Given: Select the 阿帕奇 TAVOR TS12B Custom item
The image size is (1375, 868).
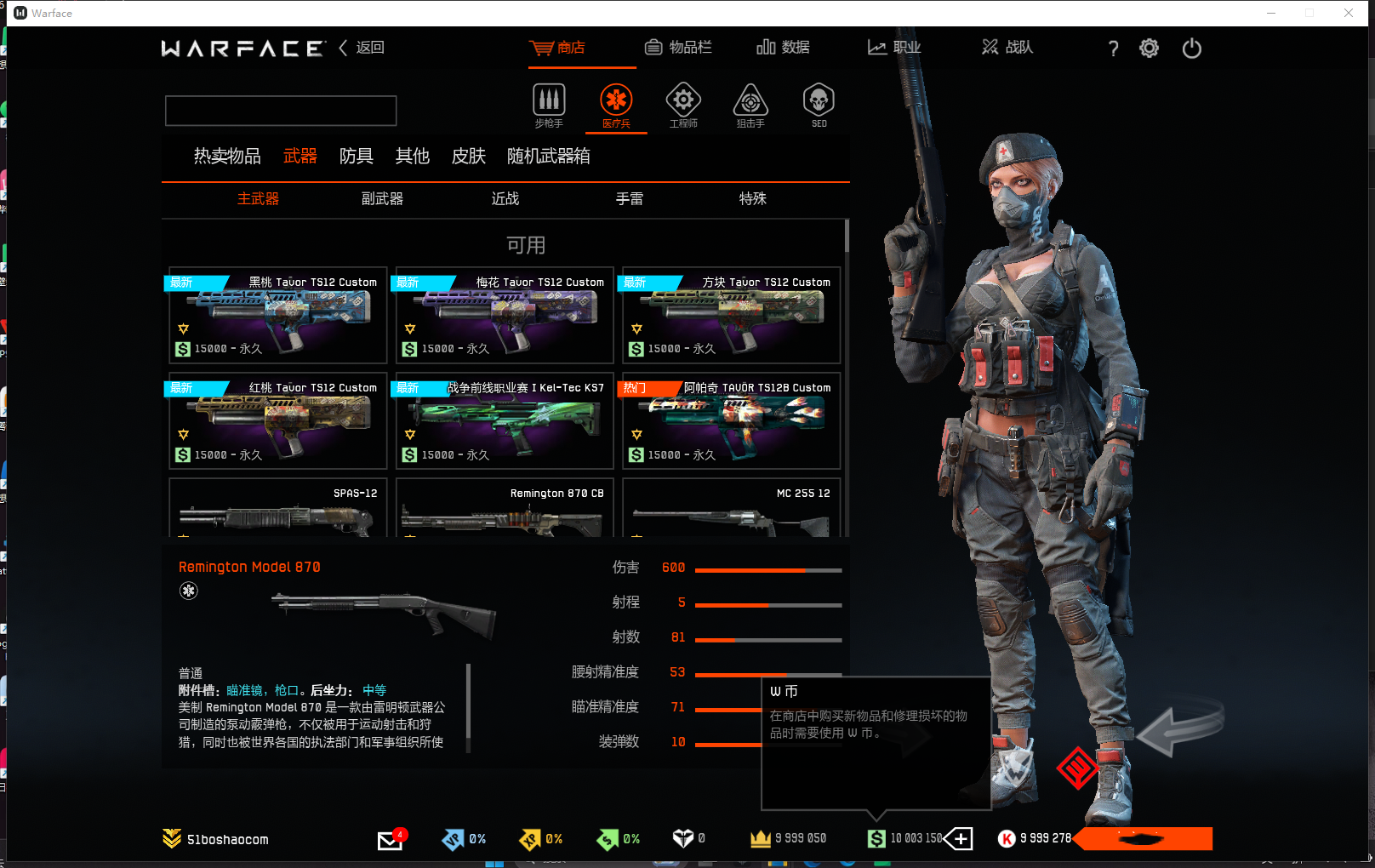Looking at the screenshot, I should (x=732, y=421).
